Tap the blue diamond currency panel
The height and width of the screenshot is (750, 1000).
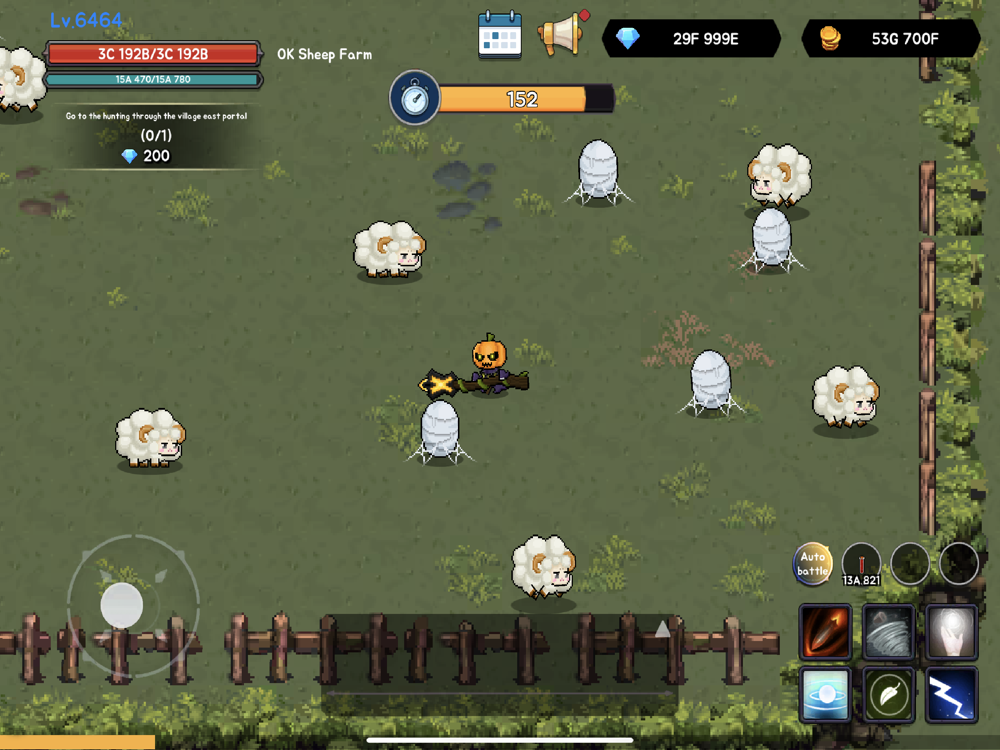[x=692, y=39]
